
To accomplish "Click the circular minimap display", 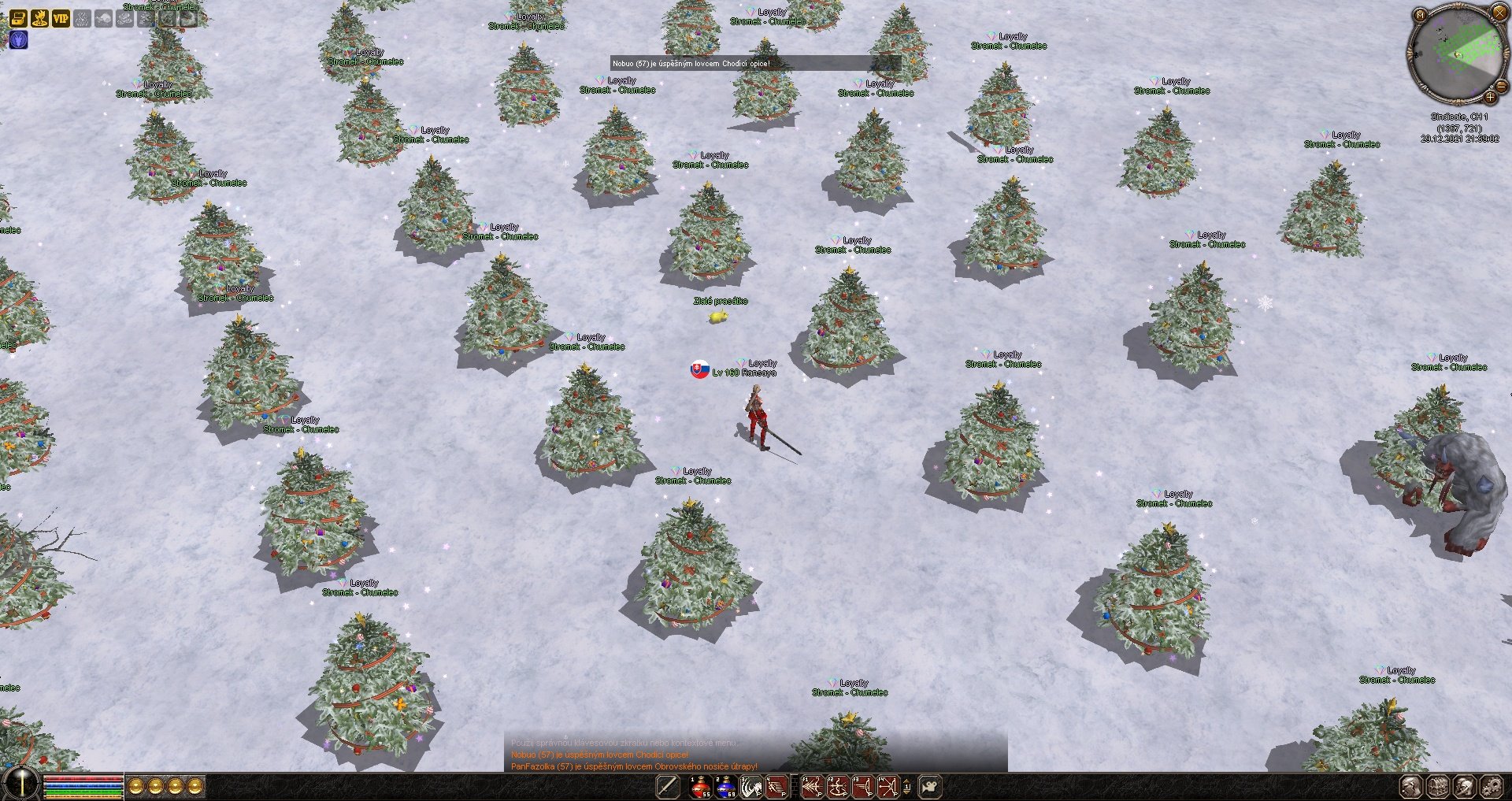I will point(1455,54).
